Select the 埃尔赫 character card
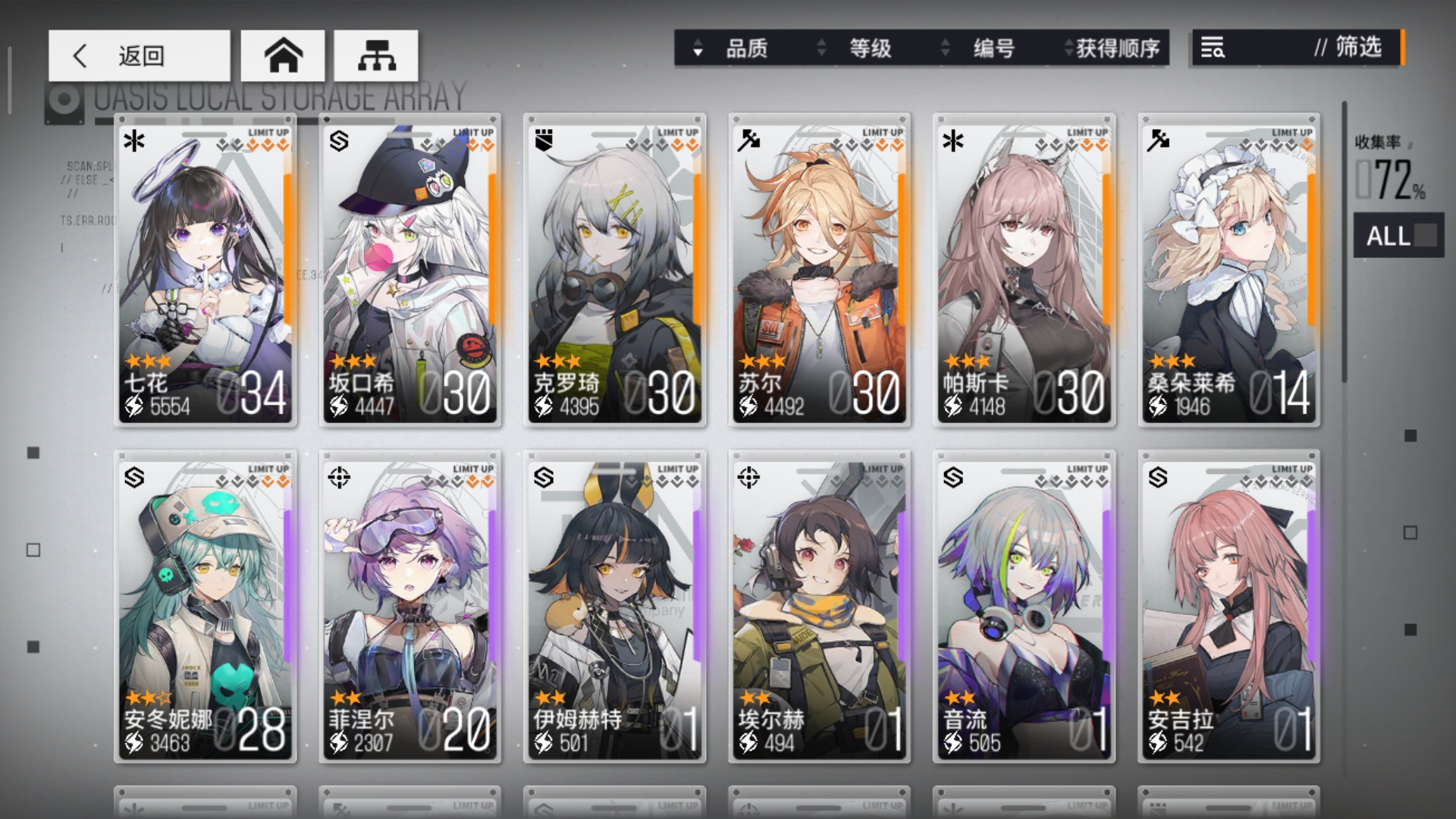Image resolution: width=1456 pixels, height=819 pixels. (x=820, y=606)
